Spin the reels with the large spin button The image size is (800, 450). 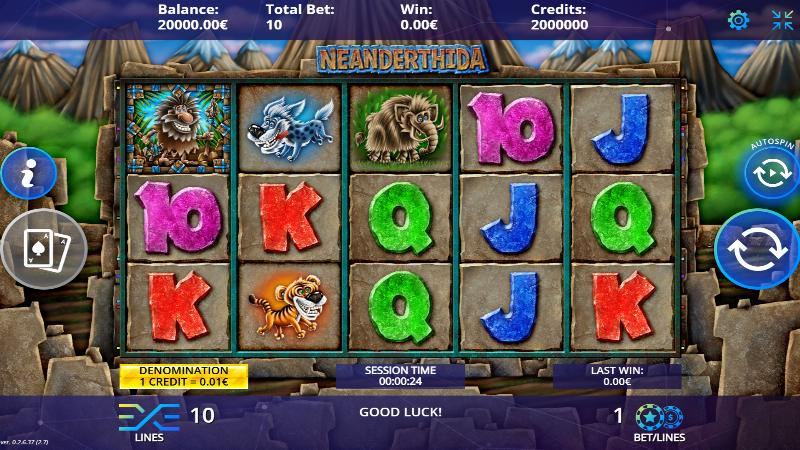coord(757,251)
